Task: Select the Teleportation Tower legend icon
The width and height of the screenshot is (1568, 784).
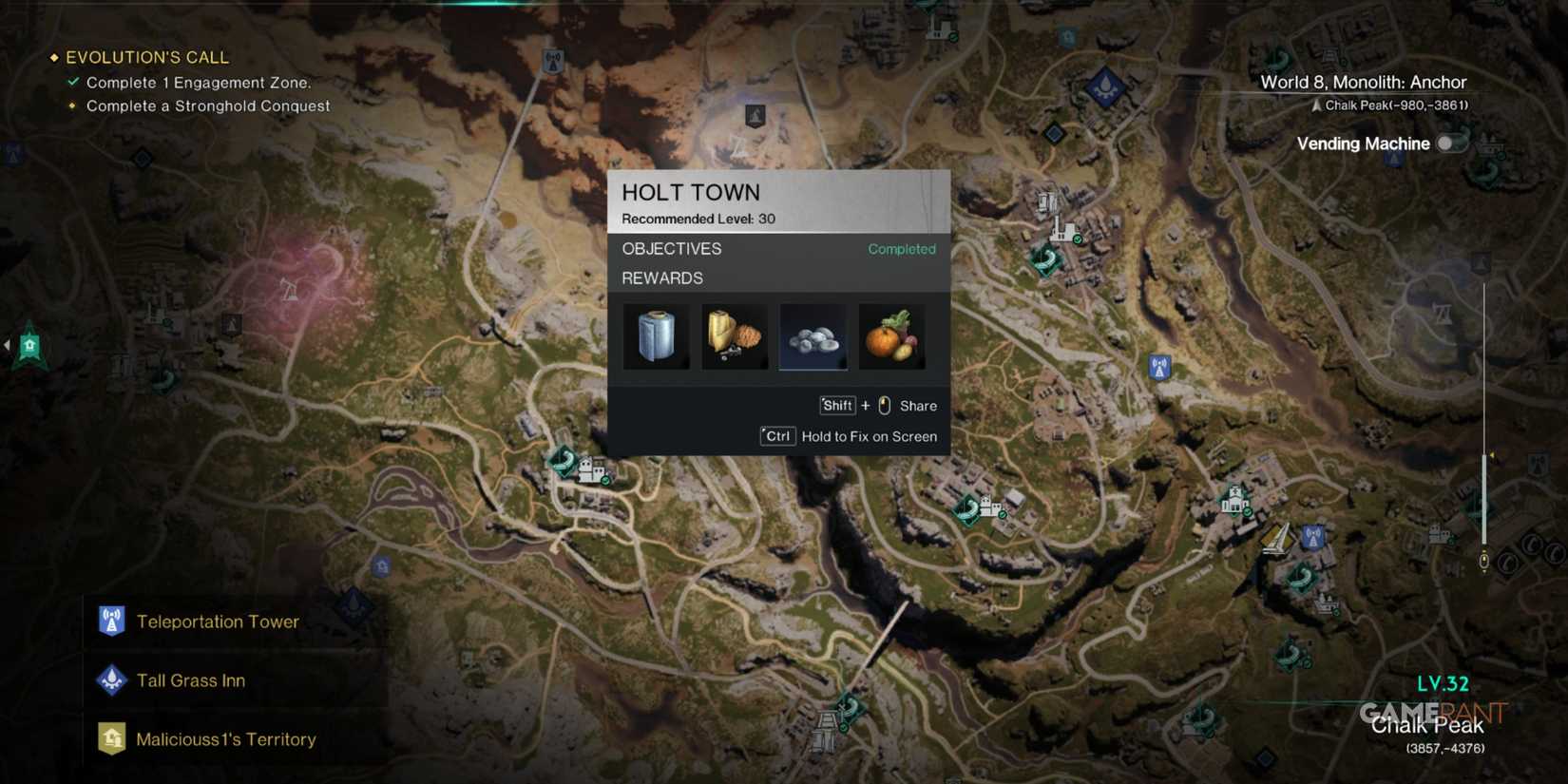Action: pyautogui.click(x=111, y=621)
